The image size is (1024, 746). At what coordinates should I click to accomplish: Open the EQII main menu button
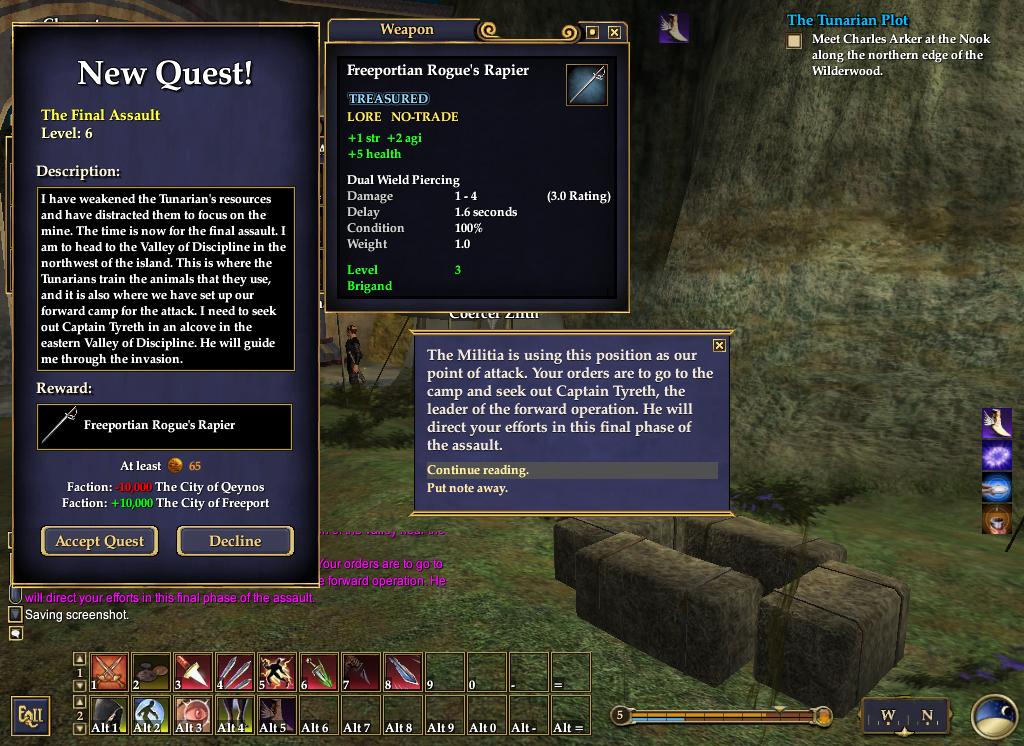[x=30, y=715]
